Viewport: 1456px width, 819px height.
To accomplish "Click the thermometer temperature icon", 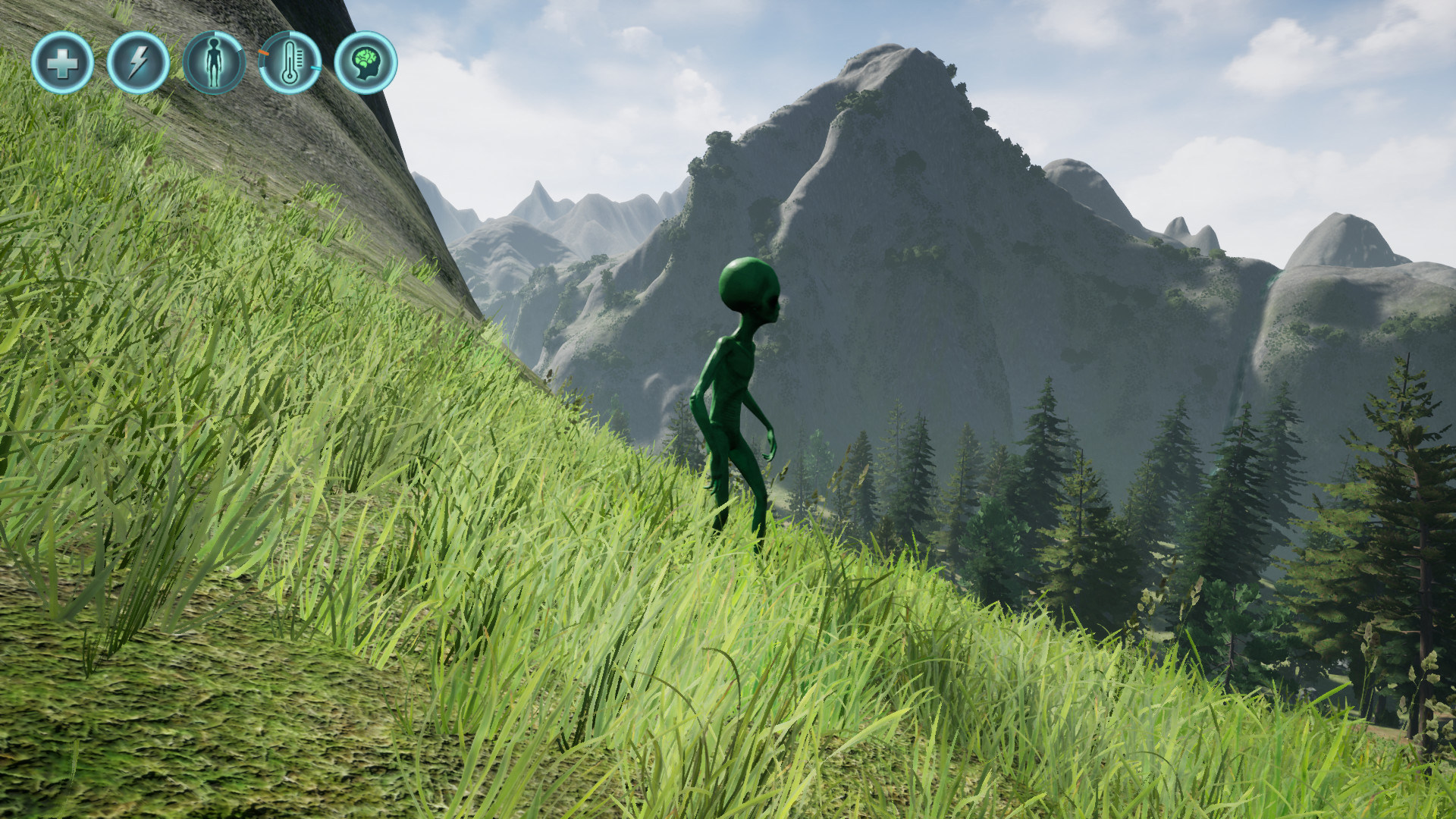I will 289,62.
